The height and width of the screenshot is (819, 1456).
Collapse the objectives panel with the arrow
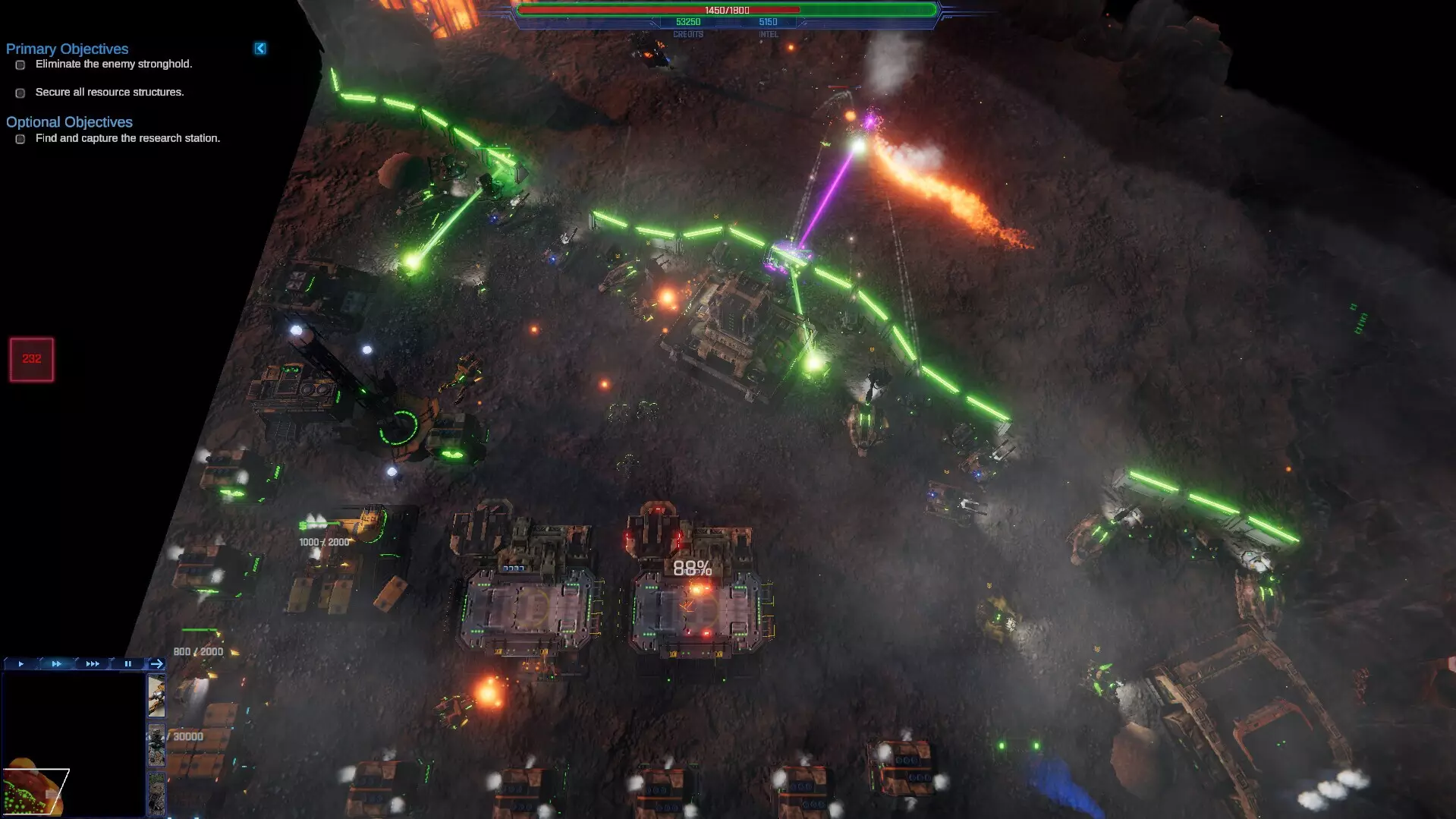point(260,49)
